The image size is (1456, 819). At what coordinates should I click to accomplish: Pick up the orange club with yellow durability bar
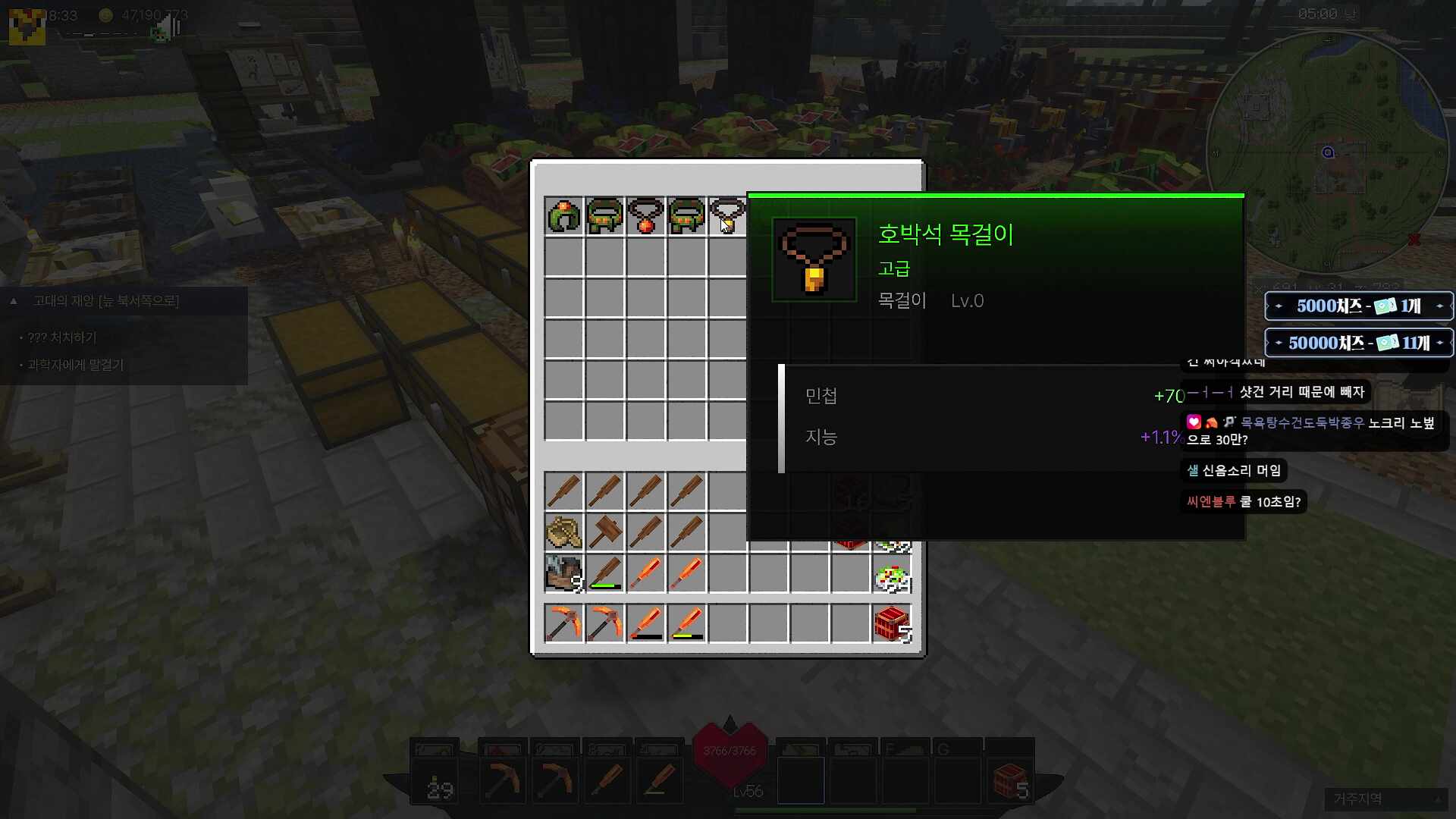(x=686, y=623)
